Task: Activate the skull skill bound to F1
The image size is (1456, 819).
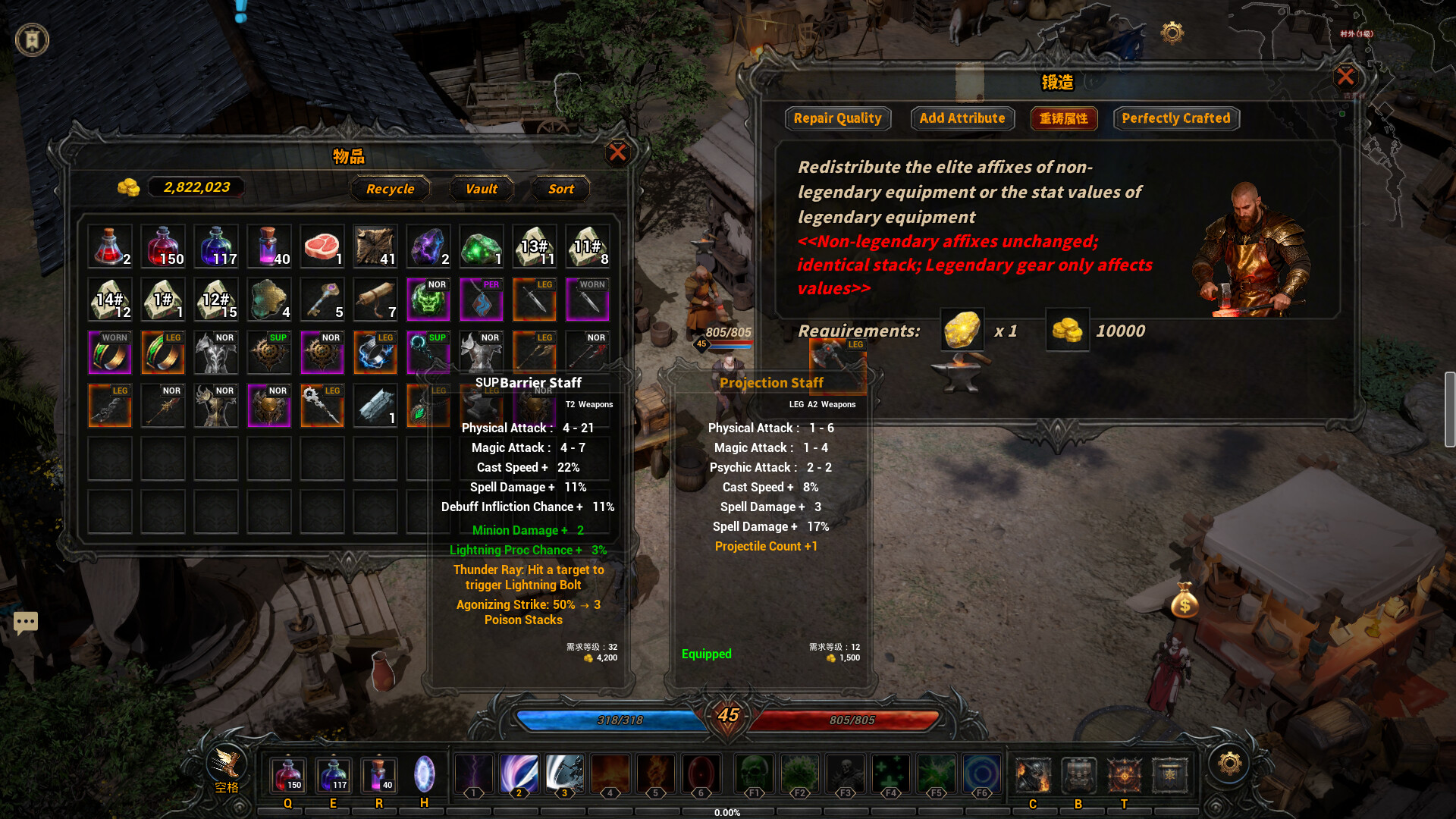Action: coord(754,773)
